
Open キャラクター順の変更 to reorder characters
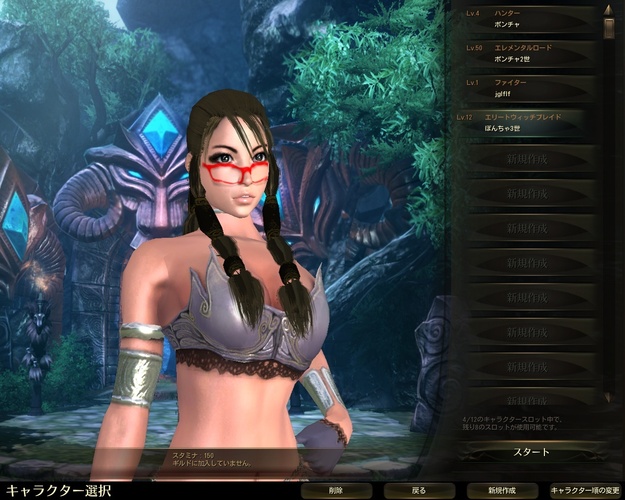pos(585,491)
